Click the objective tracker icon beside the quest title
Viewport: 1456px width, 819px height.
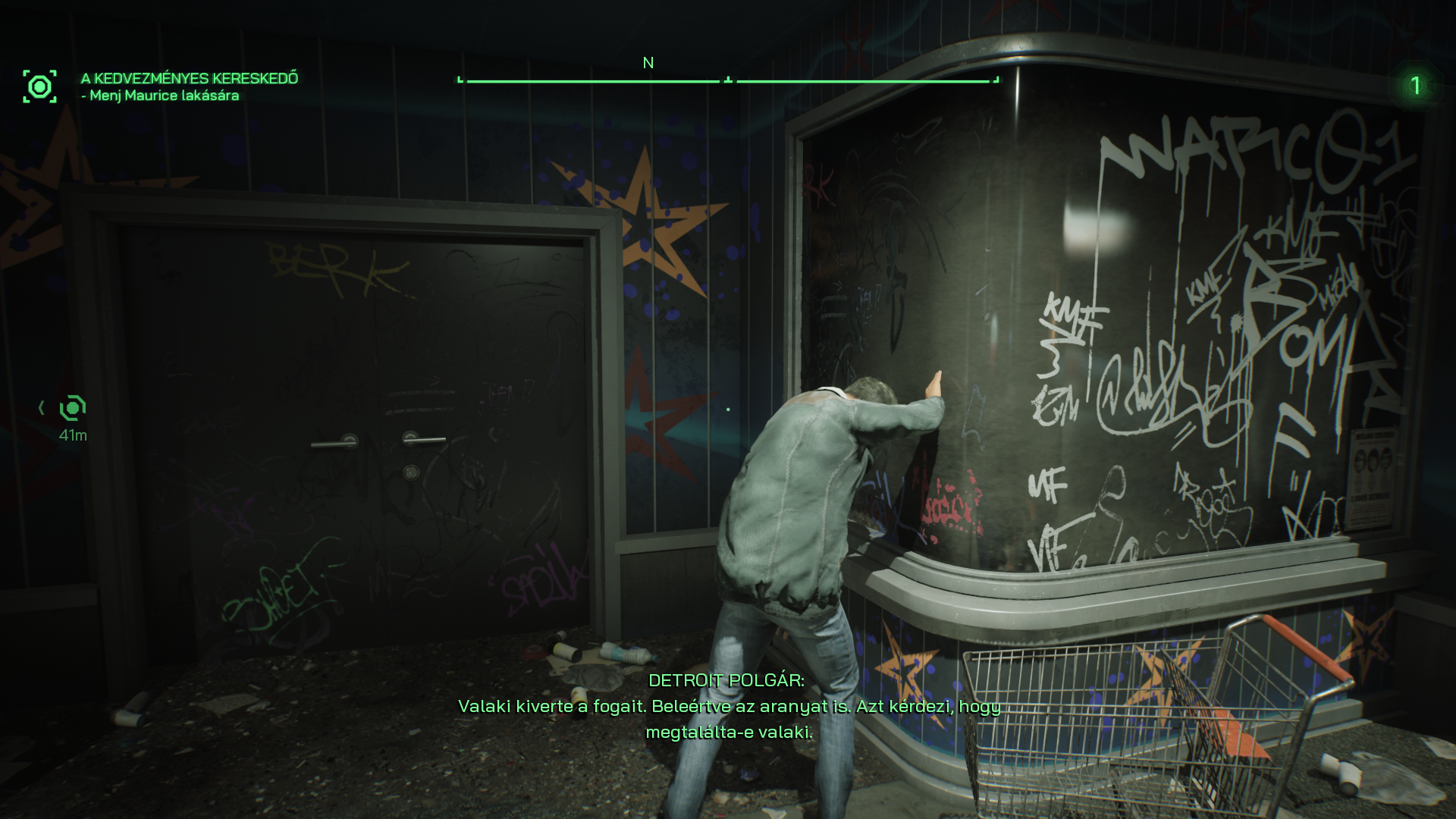(39, 86)
